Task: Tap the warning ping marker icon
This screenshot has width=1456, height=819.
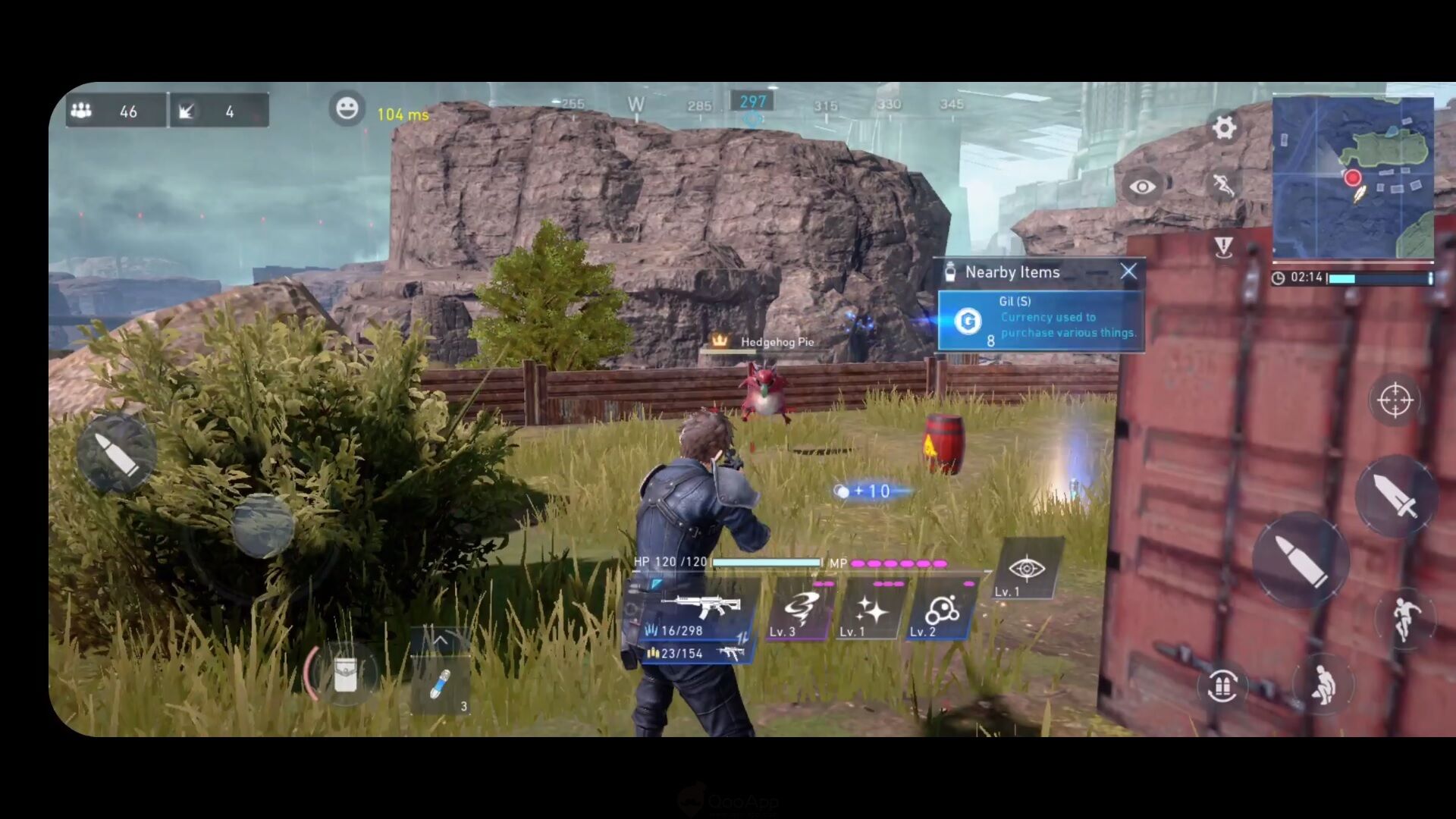Action: pos(1223,246)
